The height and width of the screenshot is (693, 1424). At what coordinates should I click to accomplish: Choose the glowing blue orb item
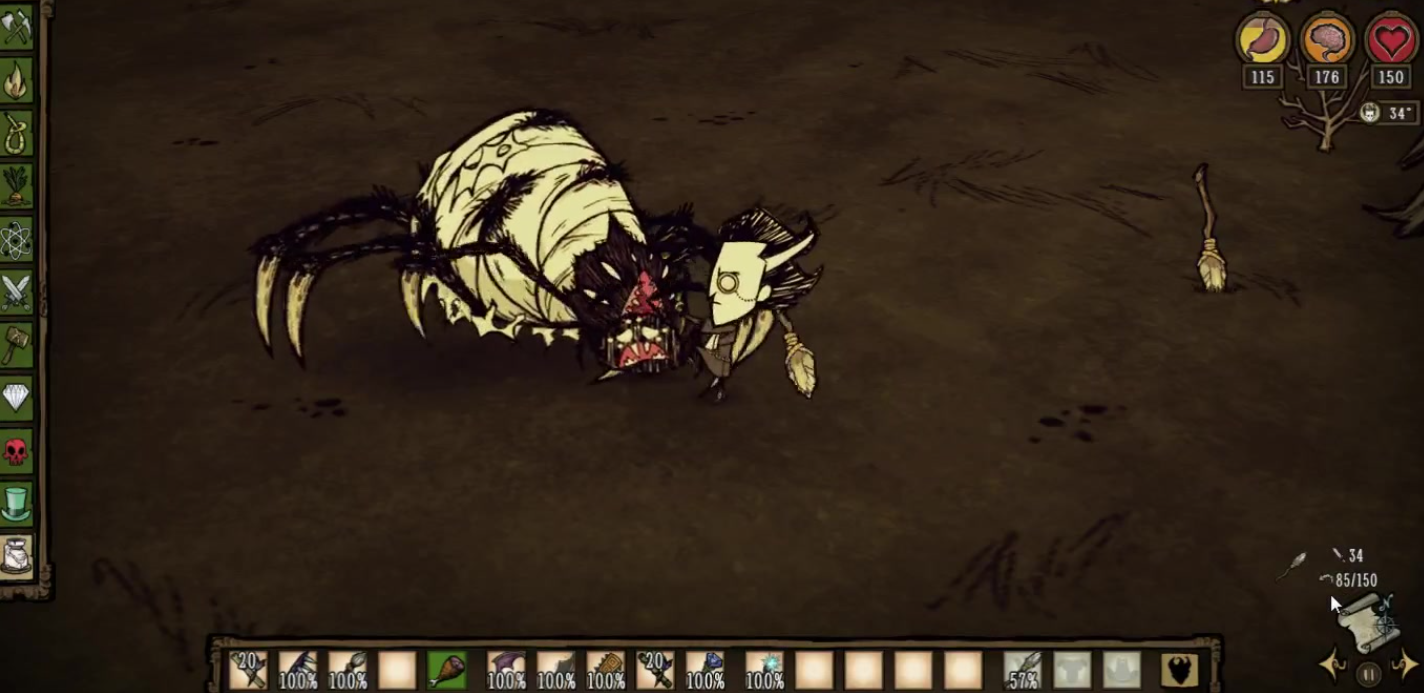[x=765, y=669]
